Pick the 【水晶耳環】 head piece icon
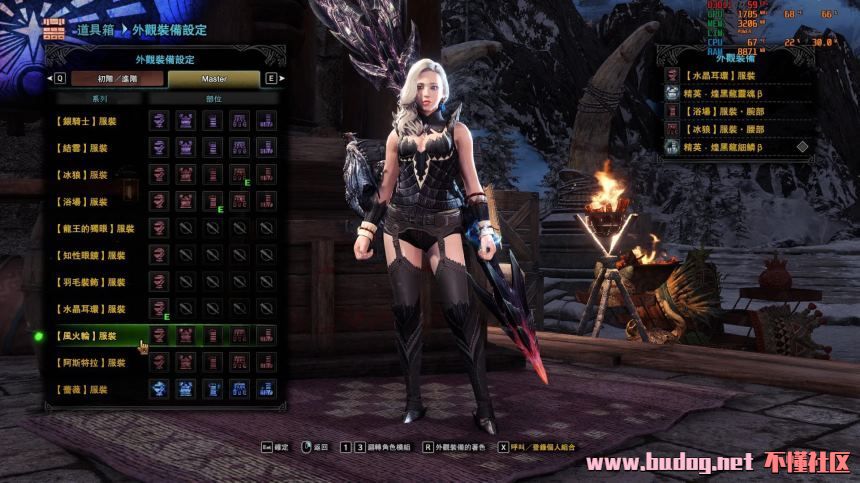Screen dimensions: 860x483 pyautogui.click(x=158, y=310)
